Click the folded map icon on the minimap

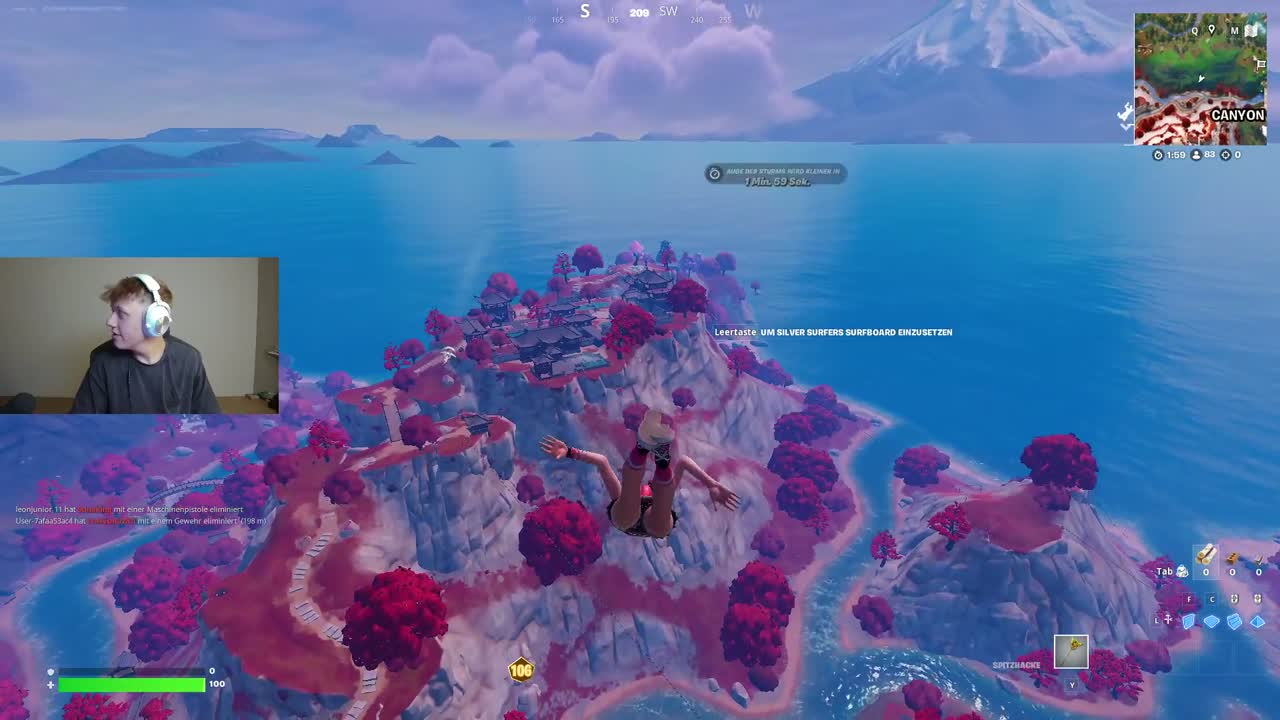[1250, 31]
